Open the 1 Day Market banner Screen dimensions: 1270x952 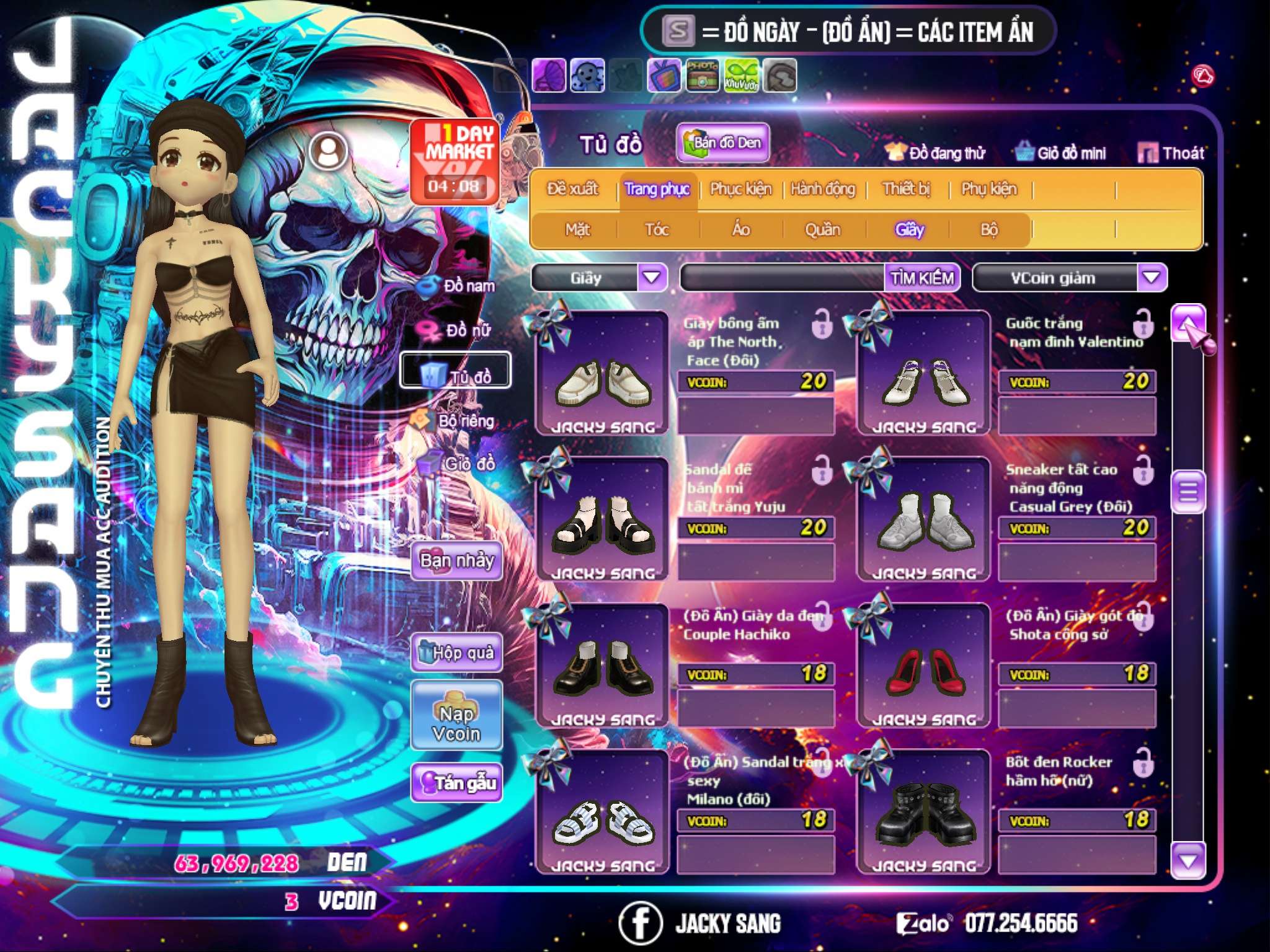coord(455,161)
